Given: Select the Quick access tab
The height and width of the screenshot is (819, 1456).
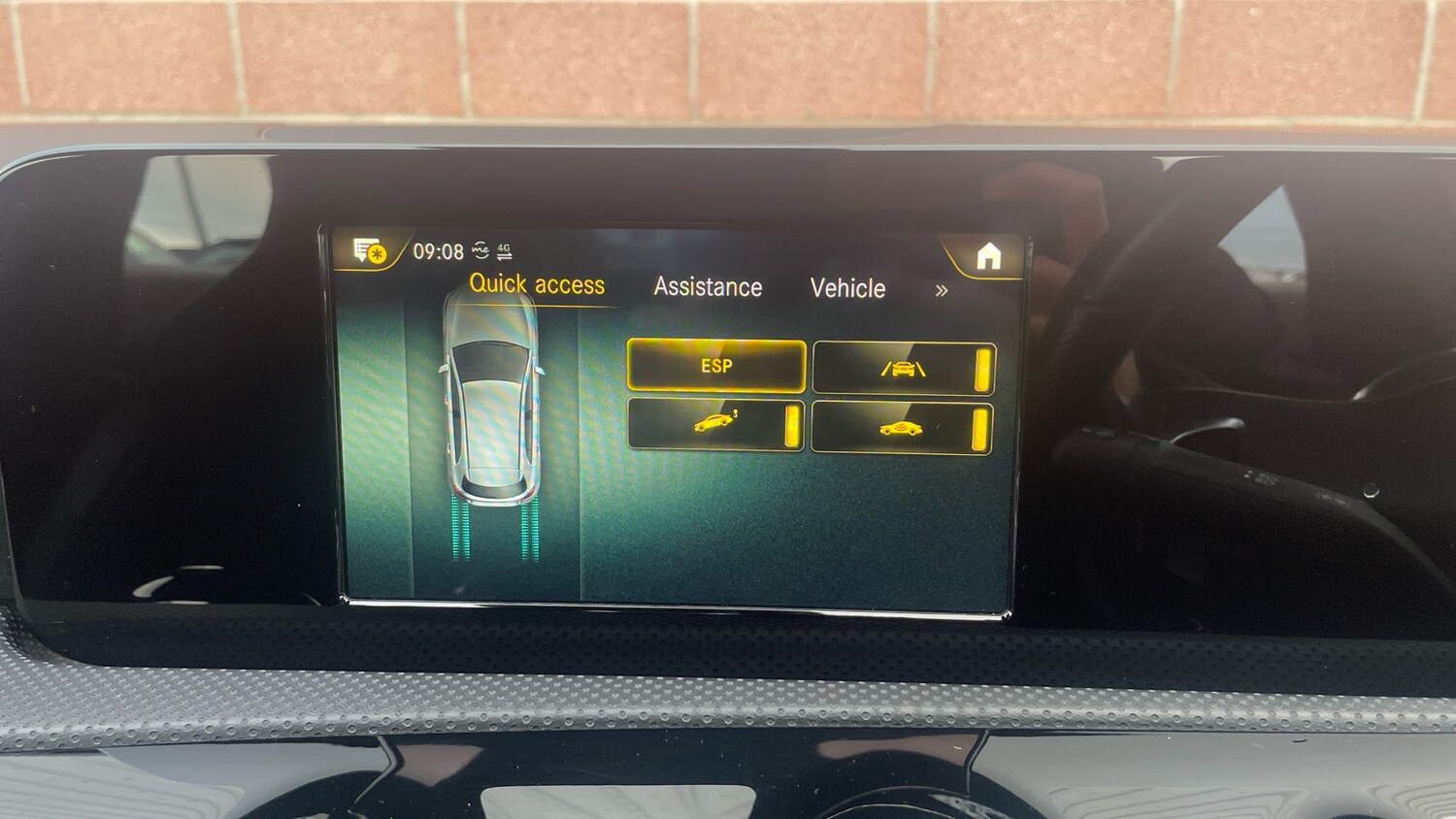Looking at the screenshot, I should 539,283.
